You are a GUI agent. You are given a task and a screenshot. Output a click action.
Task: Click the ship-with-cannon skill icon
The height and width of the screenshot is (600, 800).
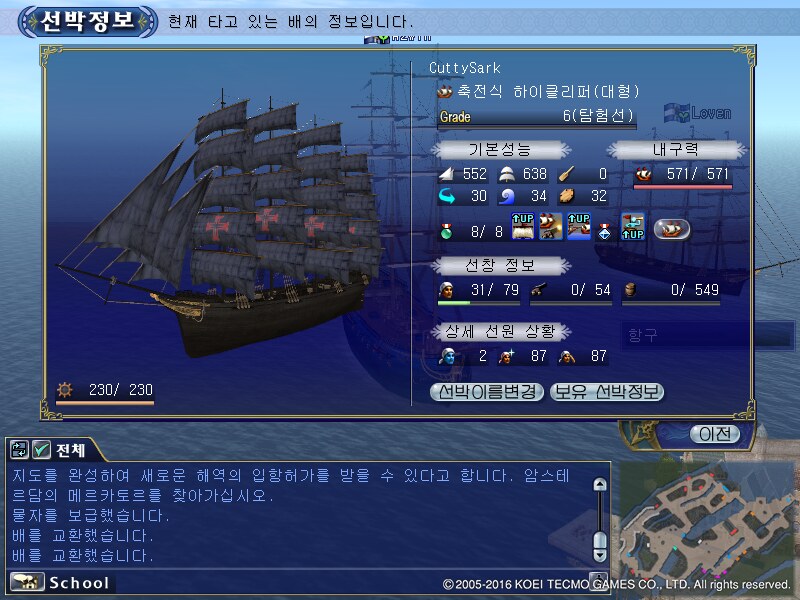coord(551,228)
